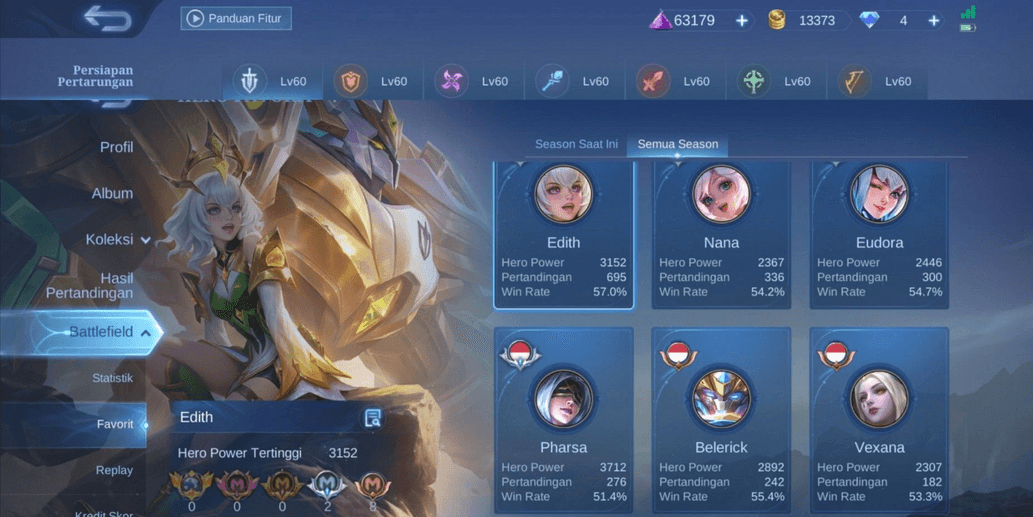This screenshot has height=517, width=1033.
Task: Open Edith's detail info icon
Action: click(373, 418)
